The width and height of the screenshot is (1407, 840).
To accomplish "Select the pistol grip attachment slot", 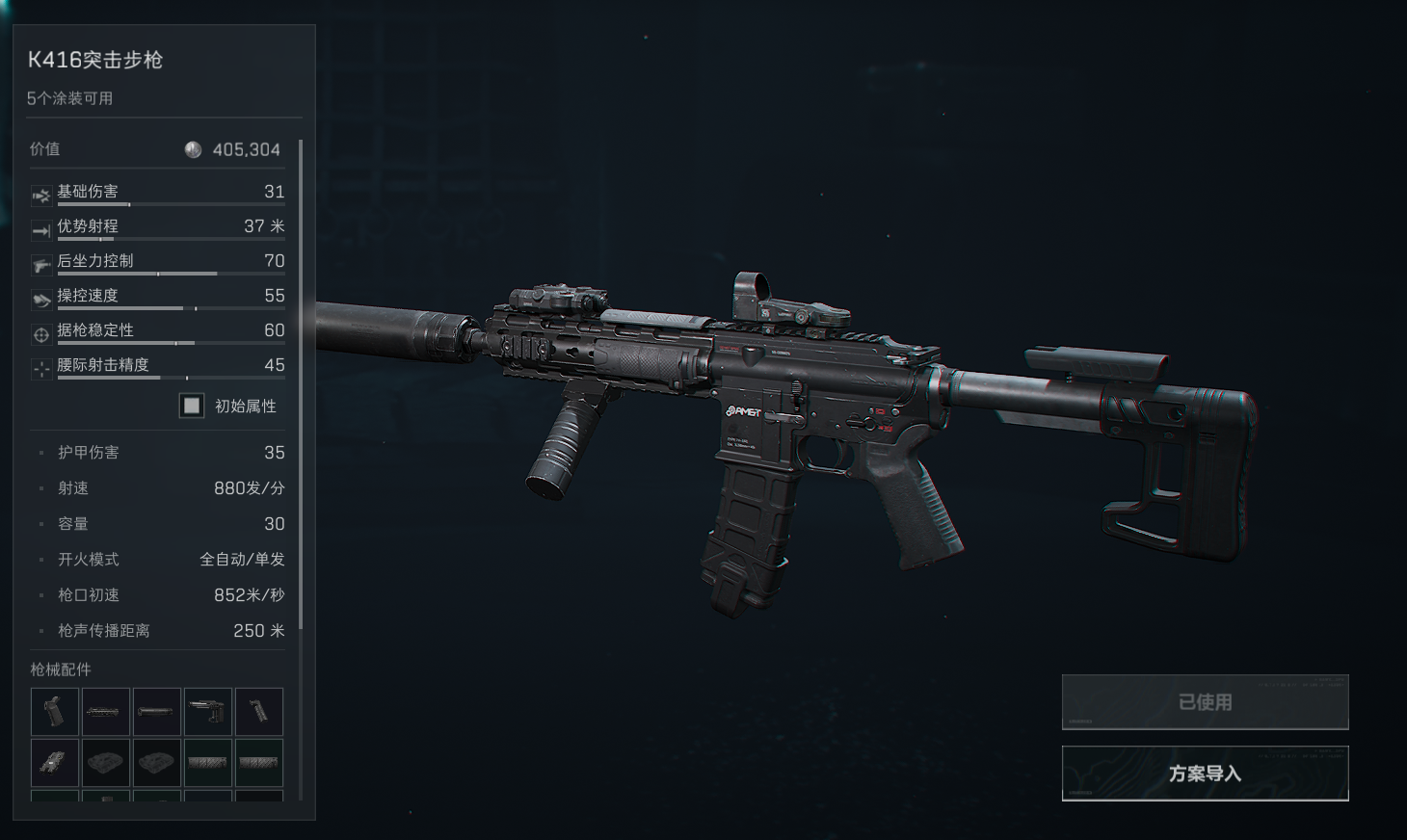I will click(55, 712).
